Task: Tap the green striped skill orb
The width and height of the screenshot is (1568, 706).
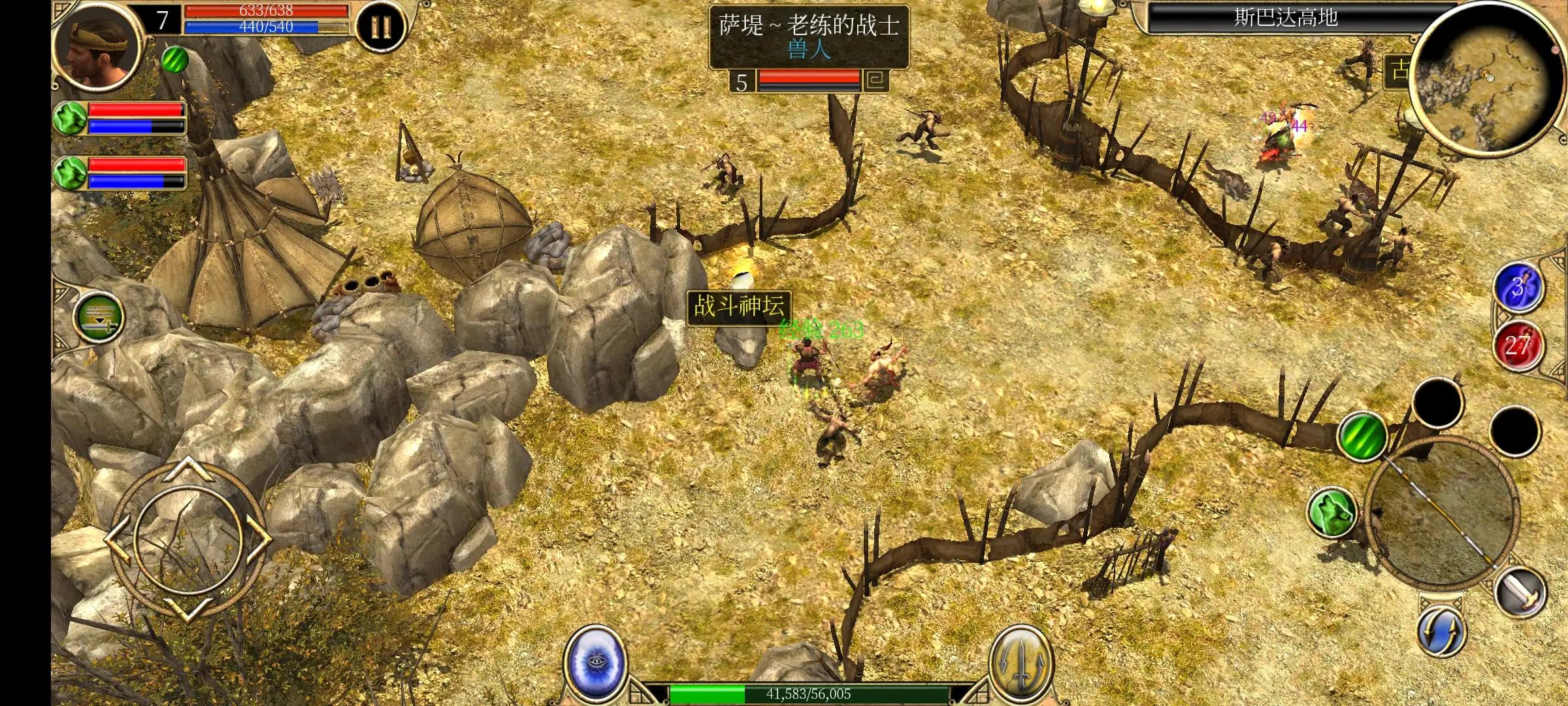Action: pos(1363,435)
